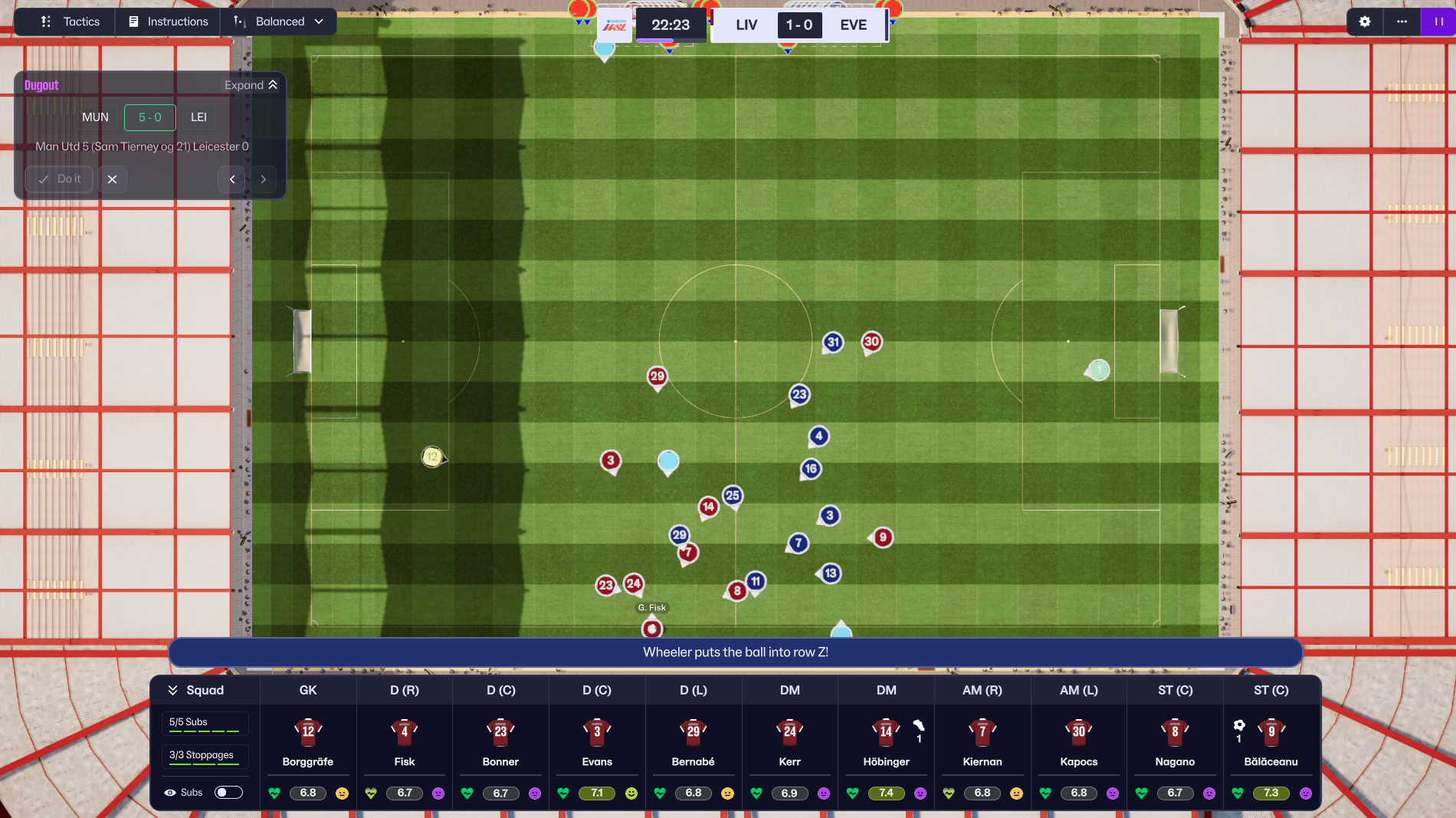The height and width of the screenshot is (818, 1456).
Task: Select the 5-0 score box in Dugout
Action: 149,117
